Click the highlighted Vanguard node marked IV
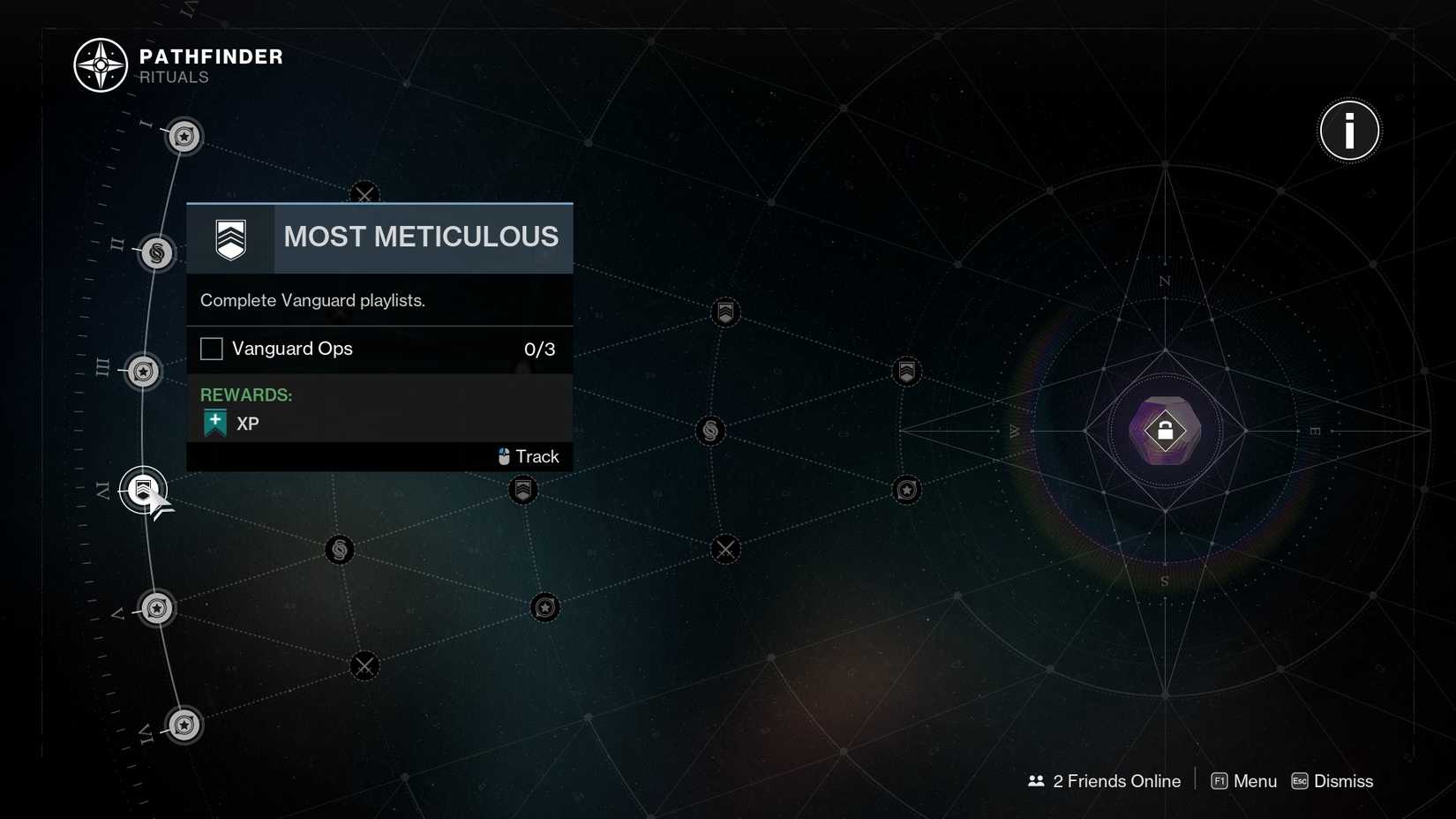The width and height of the screenshot is (1456, 819). coord(143,490)
